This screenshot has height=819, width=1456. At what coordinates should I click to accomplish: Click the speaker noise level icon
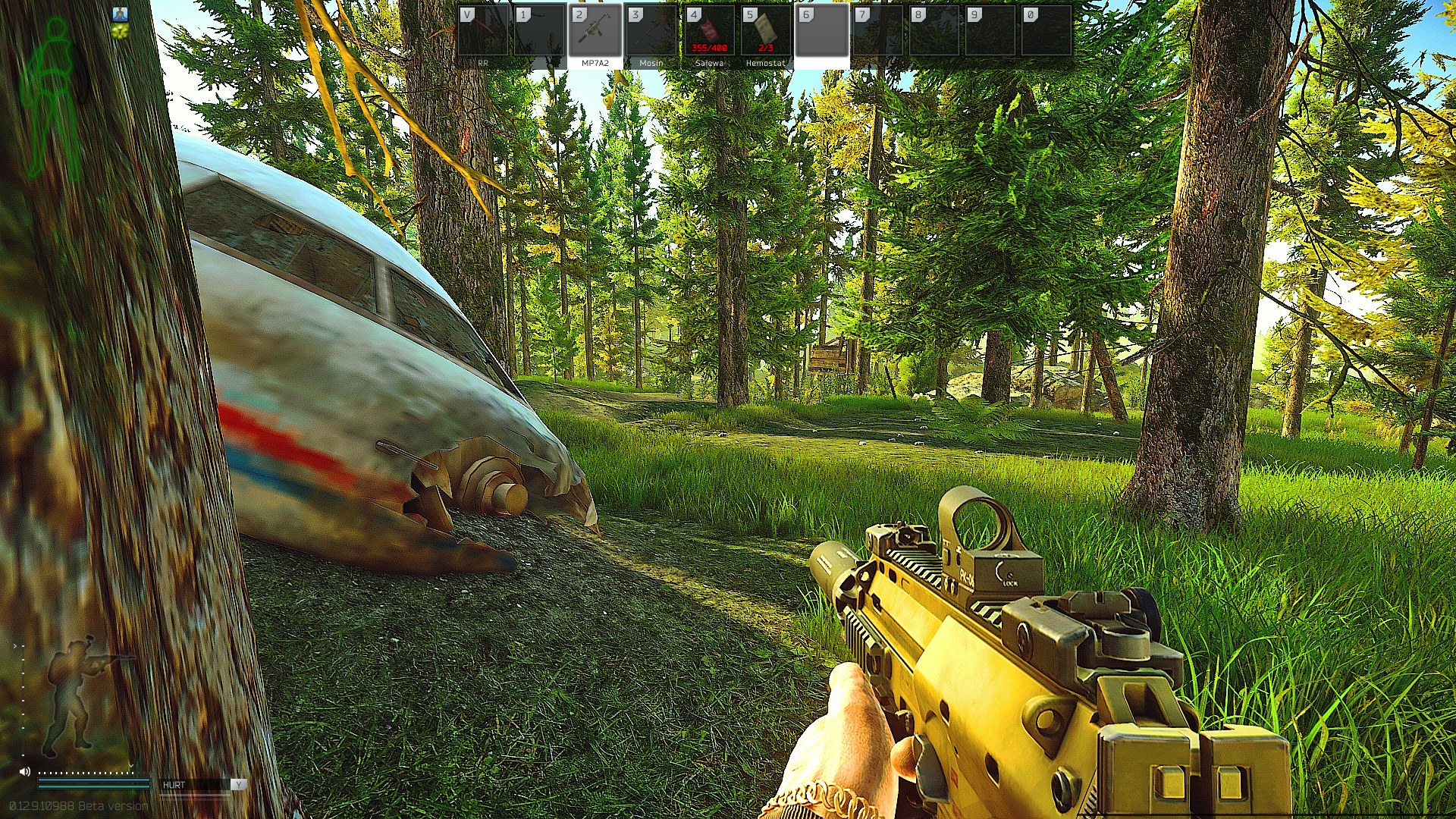(25, 771)
